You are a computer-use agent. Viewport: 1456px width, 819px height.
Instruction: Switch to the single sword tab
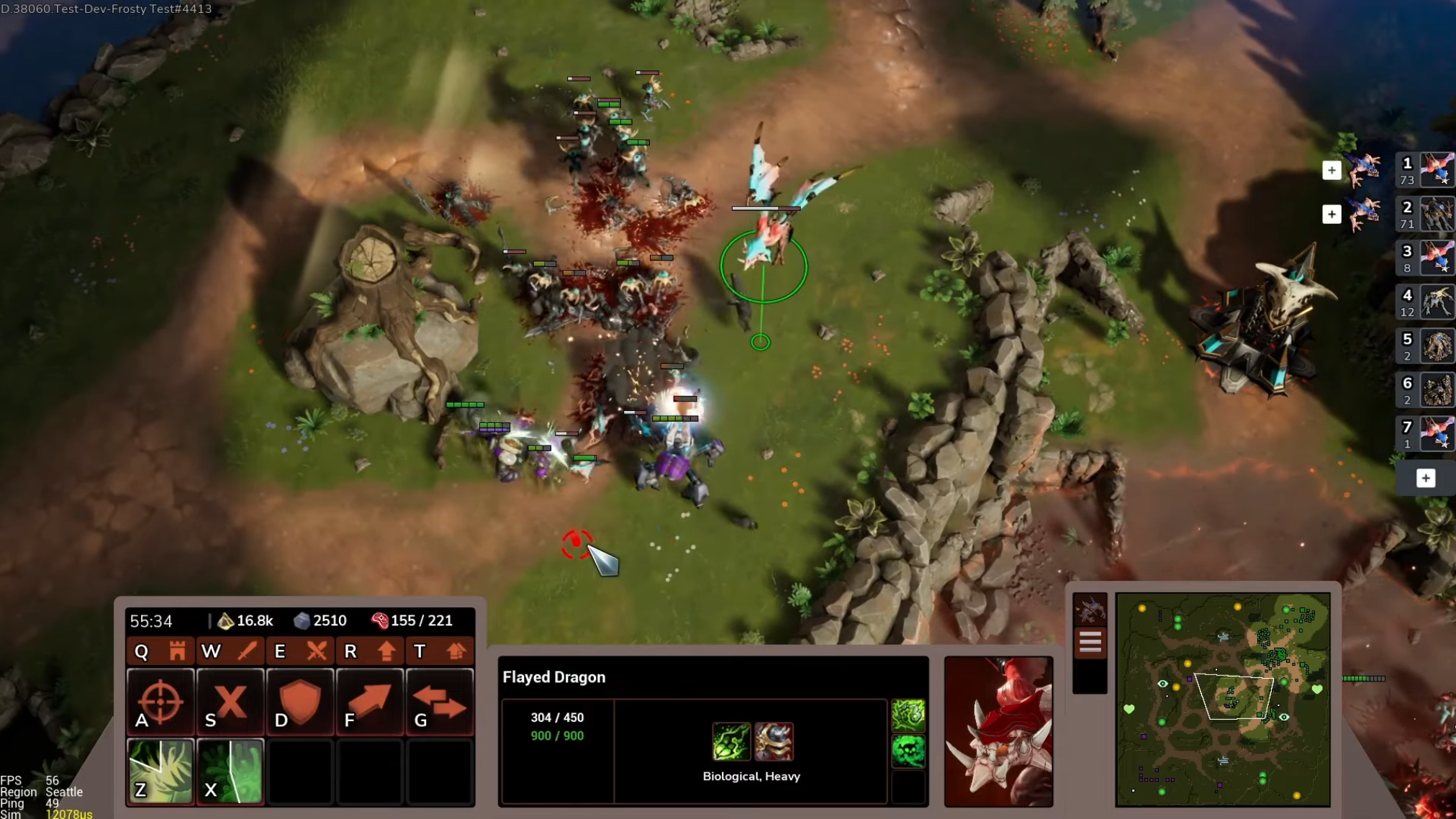tap(247, 651)
